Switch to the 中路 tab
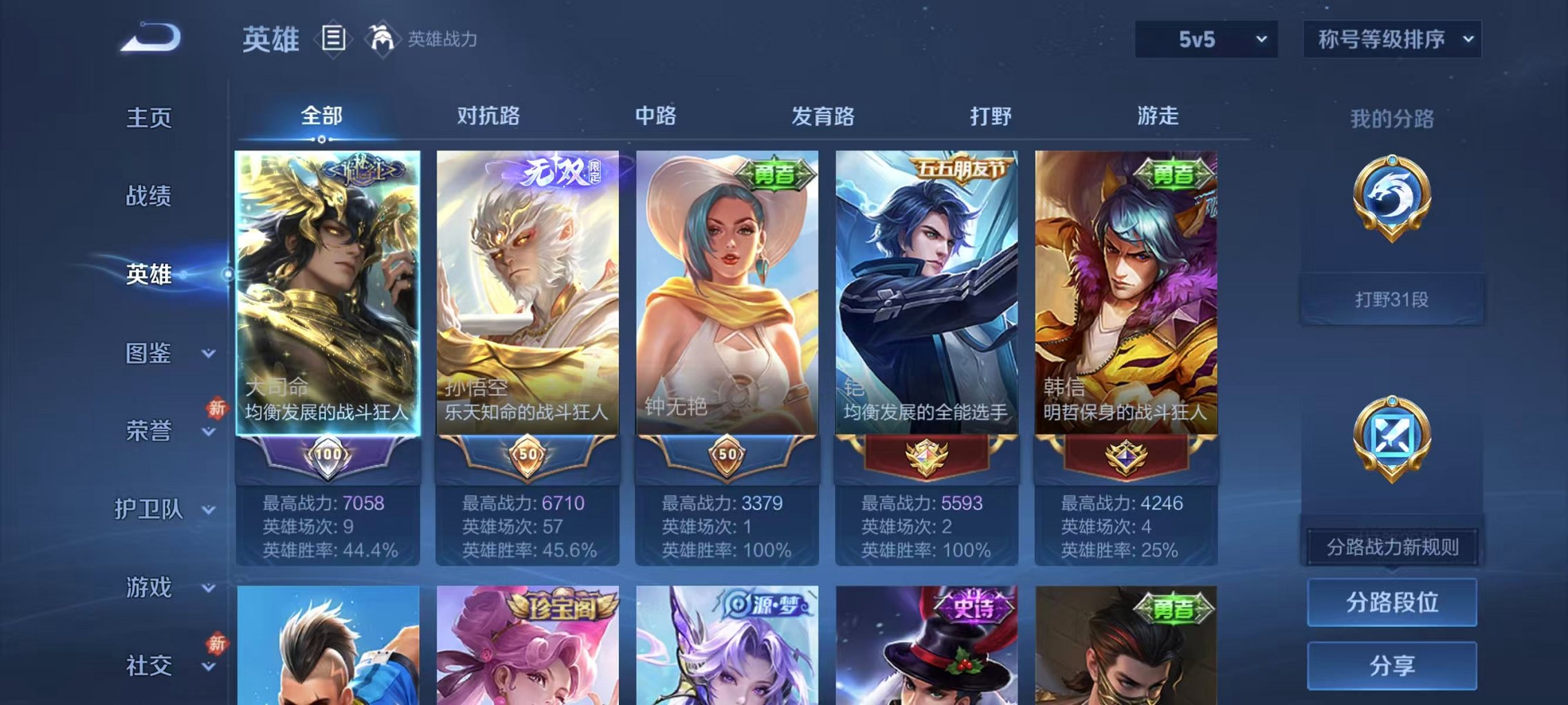1568x705 pixels. pos(655,117)
